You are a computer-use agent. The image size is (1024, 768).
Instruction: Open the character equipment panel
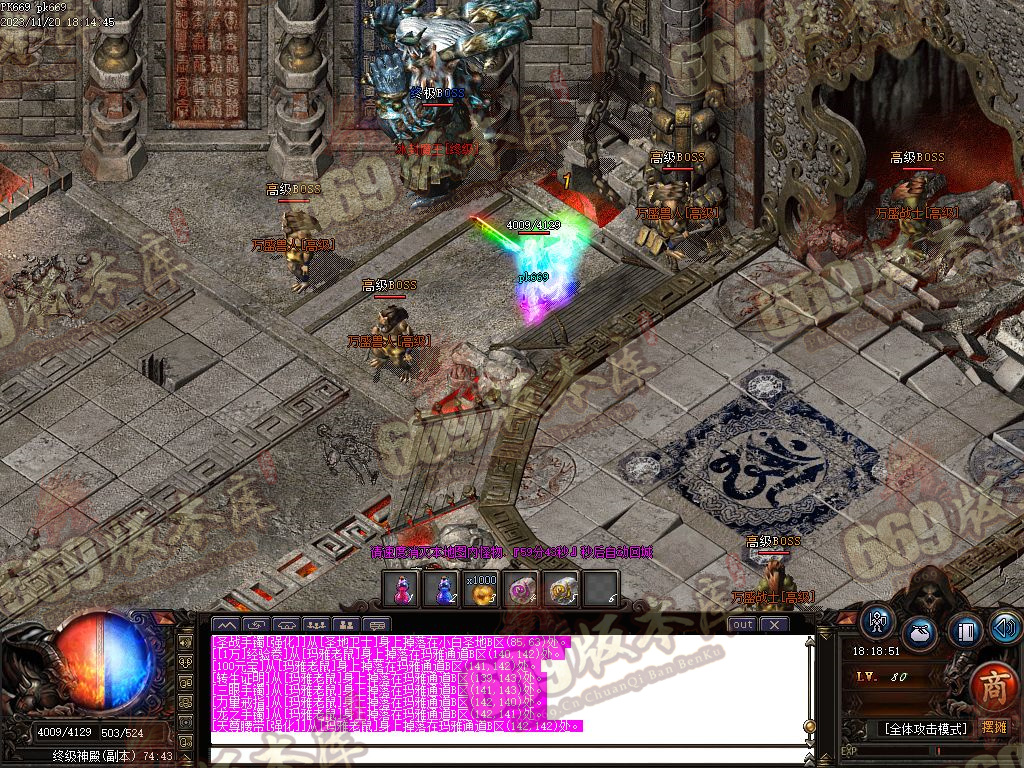877,621
